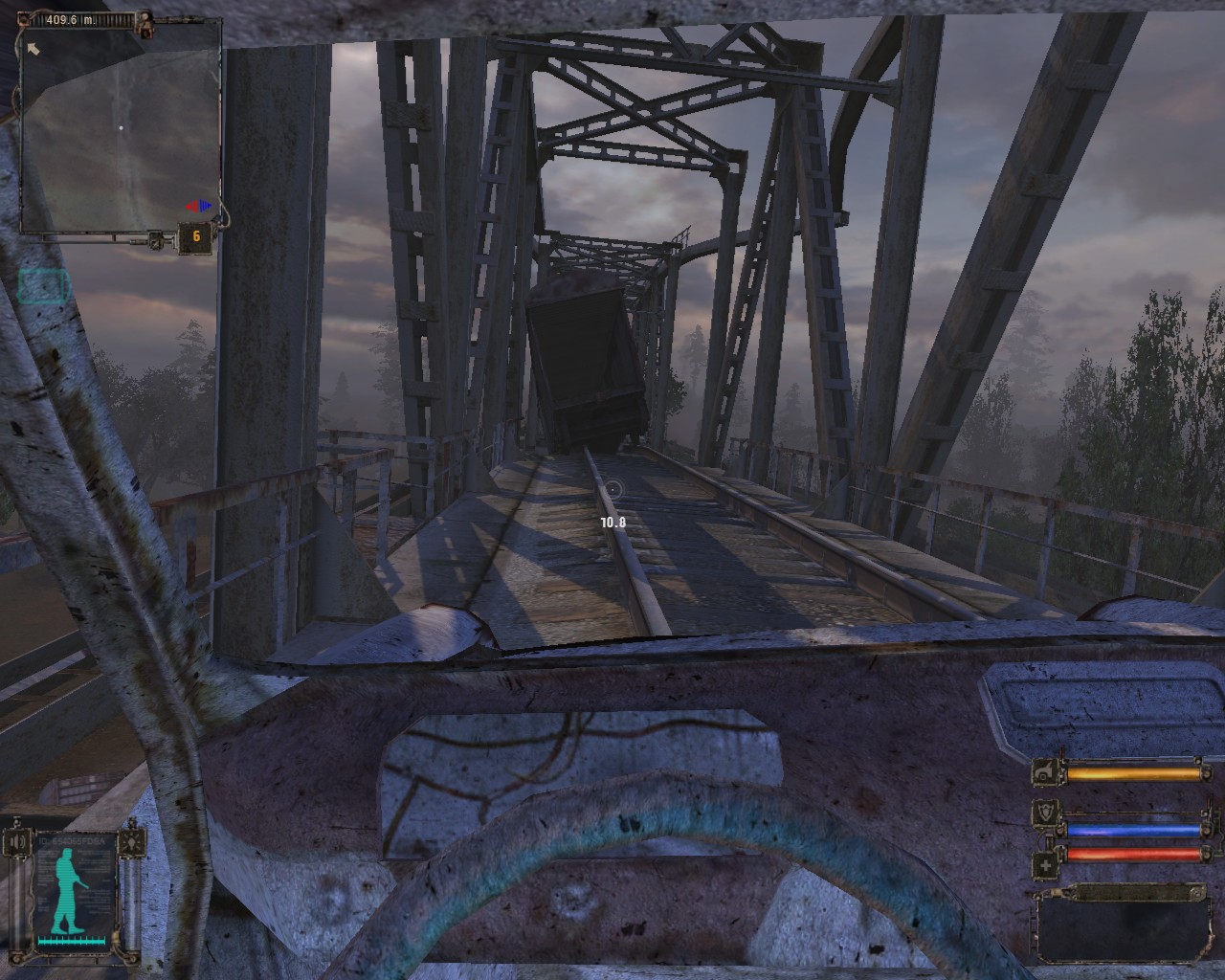The image size is (1225, 980).
Task: Click the speaker noise indicator icon
Action: pos(16,843)
